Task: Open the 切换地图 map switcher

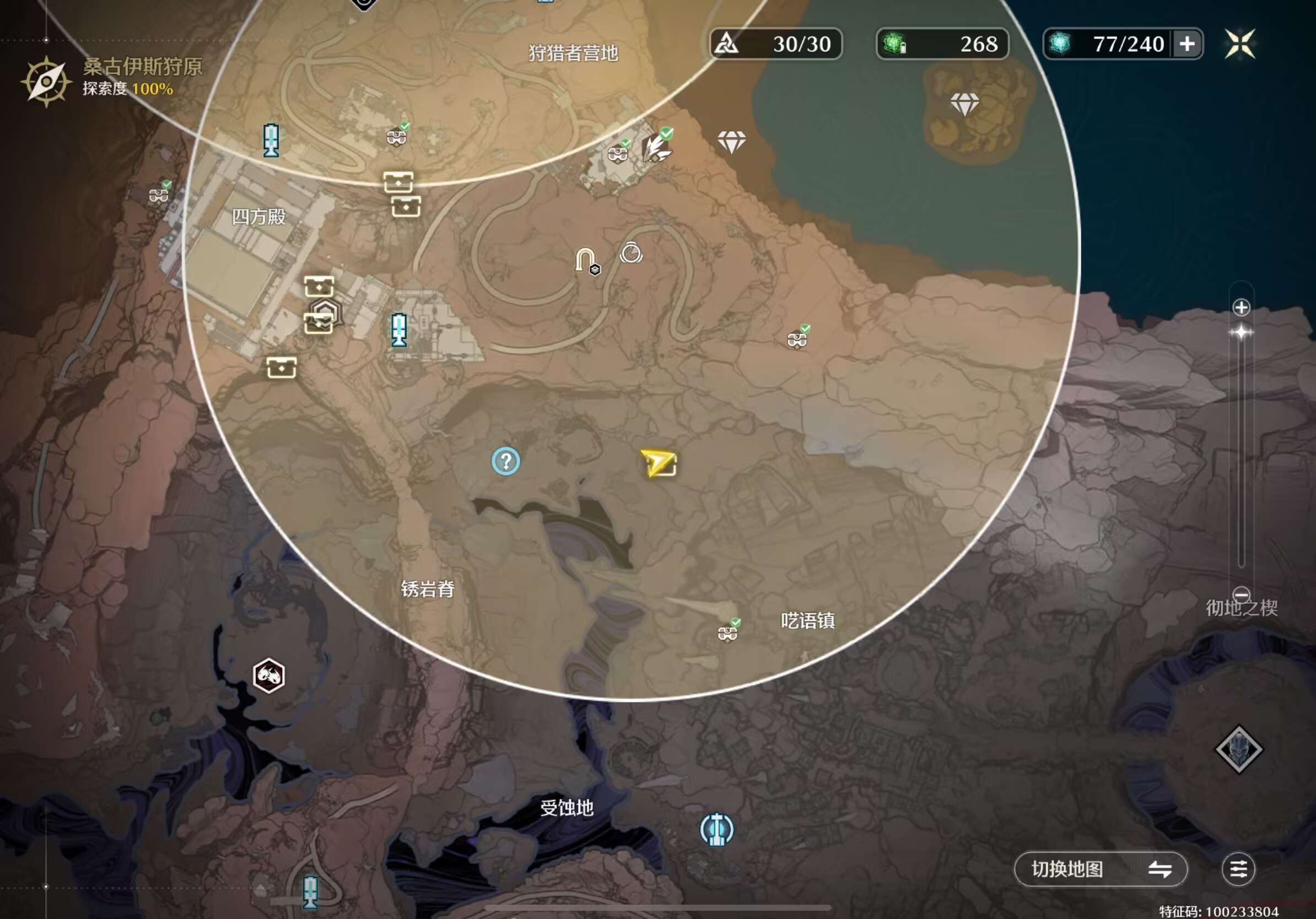Action: pos(1100,868)
